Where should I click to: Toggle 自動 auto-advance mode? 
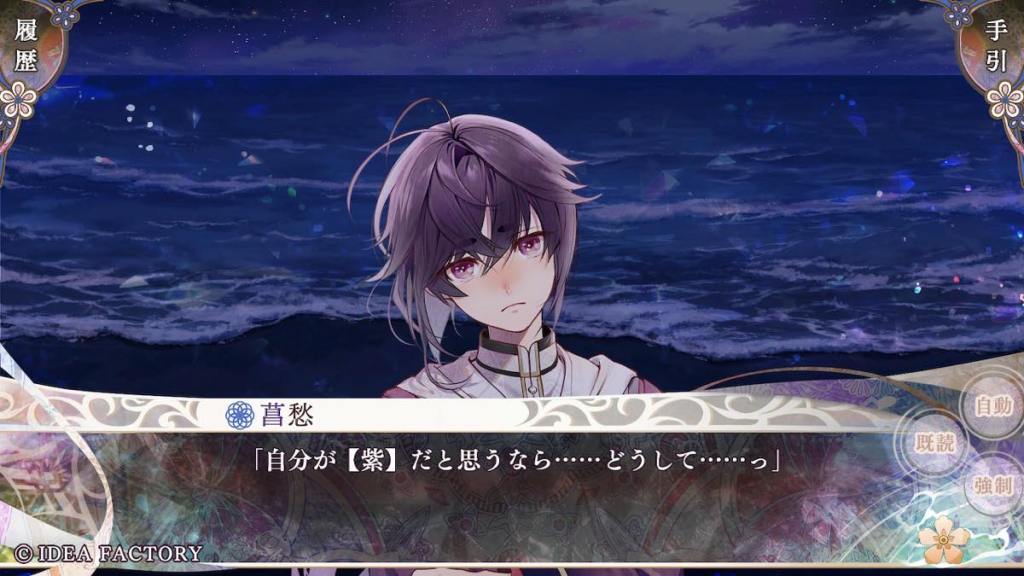[993, 406]
